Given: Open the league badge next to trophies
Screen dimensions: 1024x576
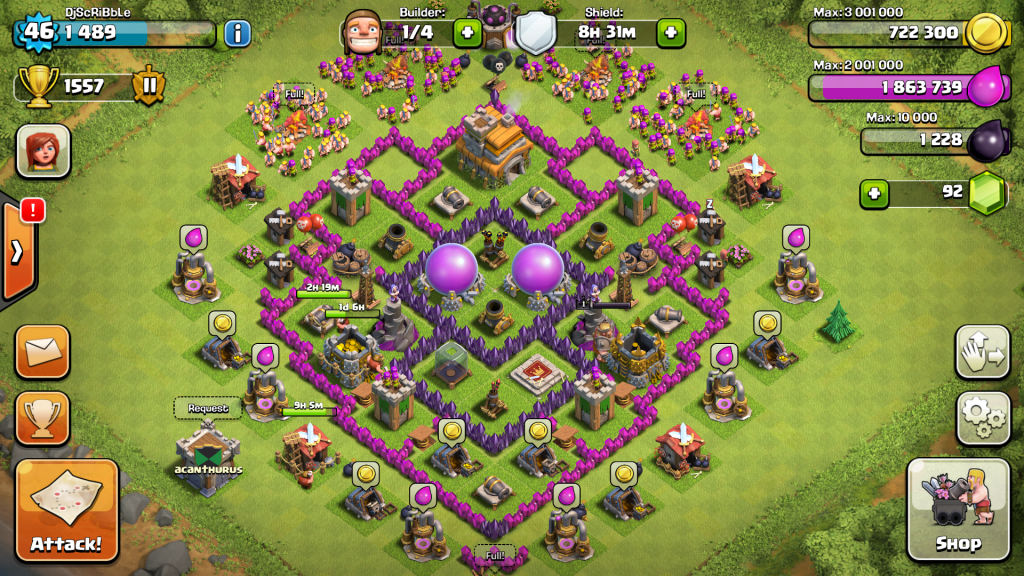Looking at the screenshot, I should click(x=148, y=86).
